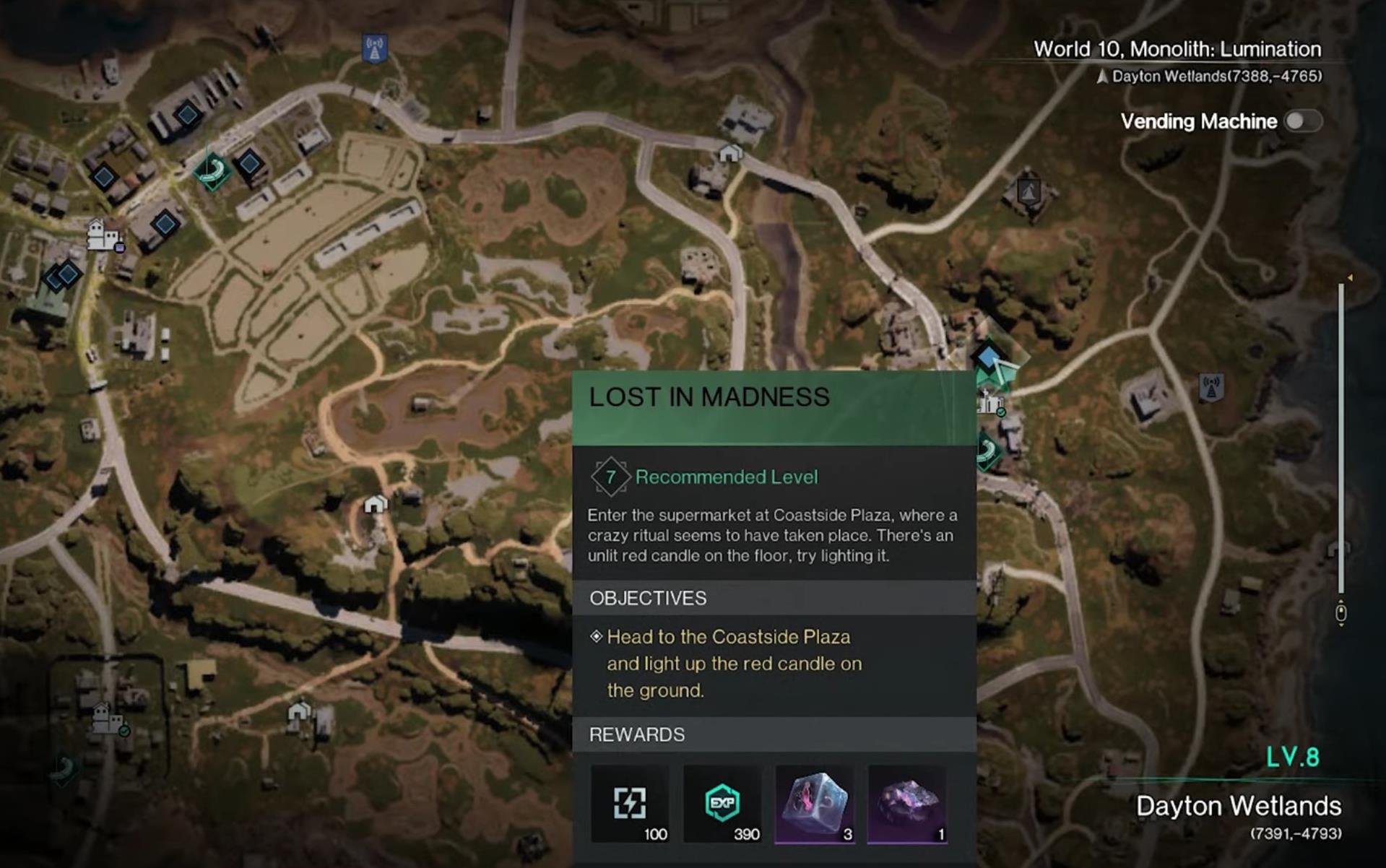This screenshot has width=1386, height=868.
Task: Inspect the purple ore reward slot
Action: tap(906, 804)
